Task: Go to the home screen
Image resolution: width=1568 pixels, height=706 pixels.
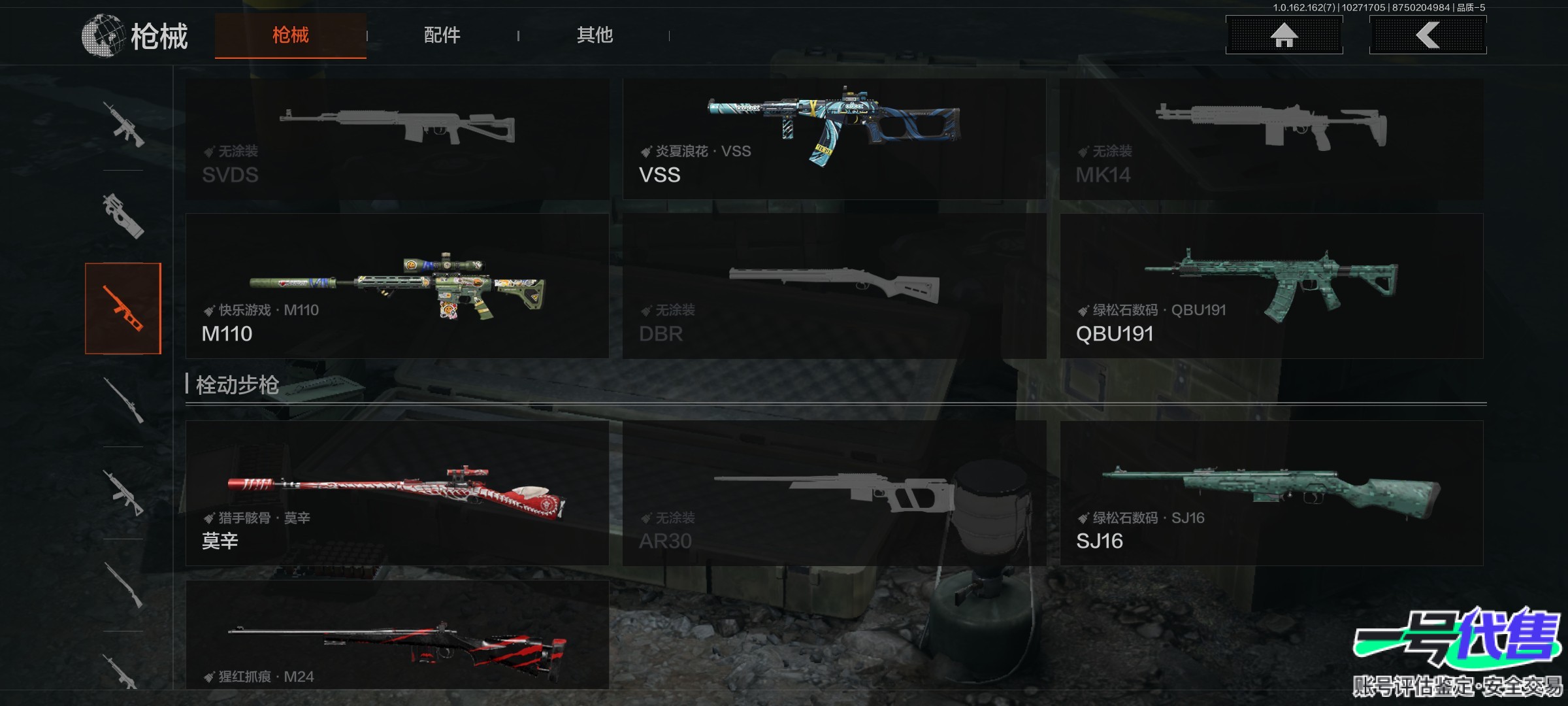Action: pos(1284,35)
